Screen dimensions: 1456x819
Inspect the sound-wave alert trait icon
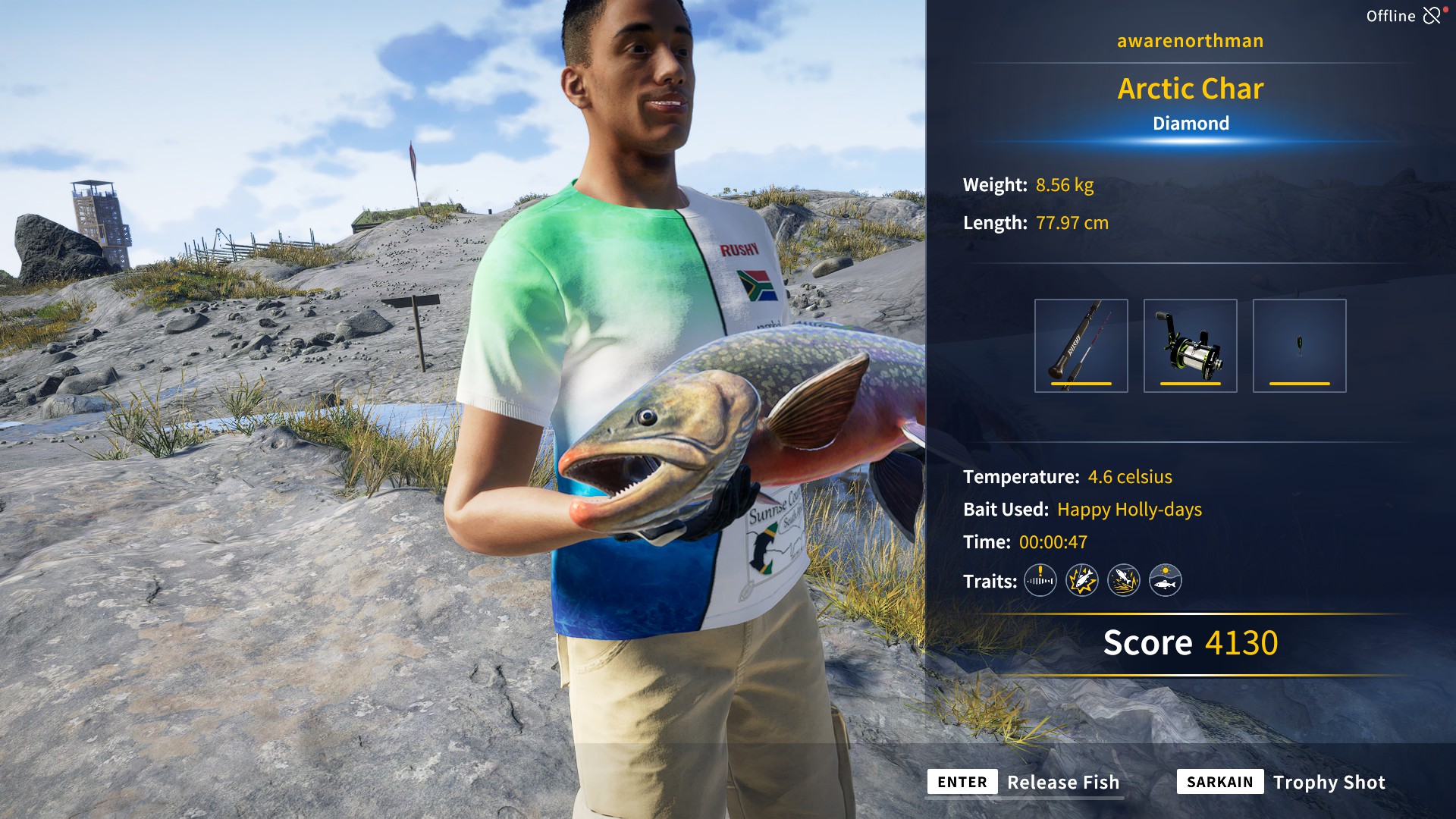click(x=1040, y=581)
